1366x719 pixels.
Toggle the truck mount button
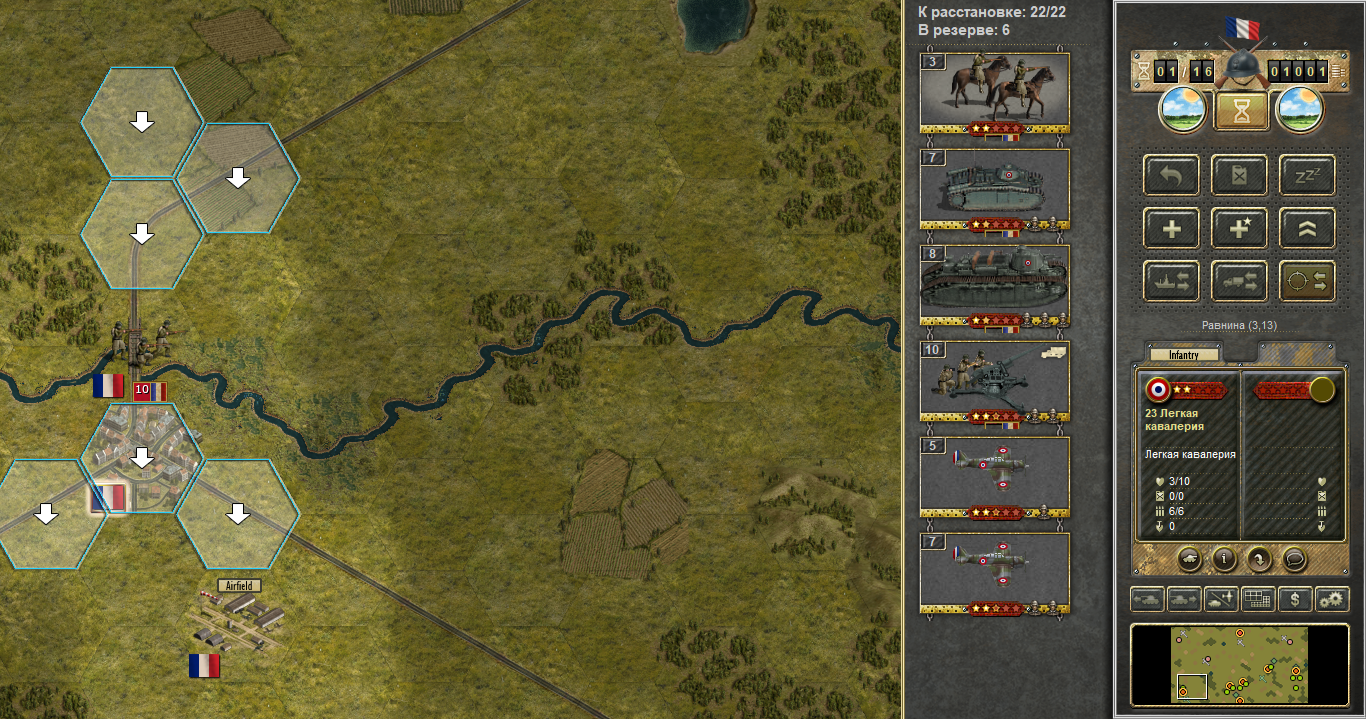click(1239, 282)
